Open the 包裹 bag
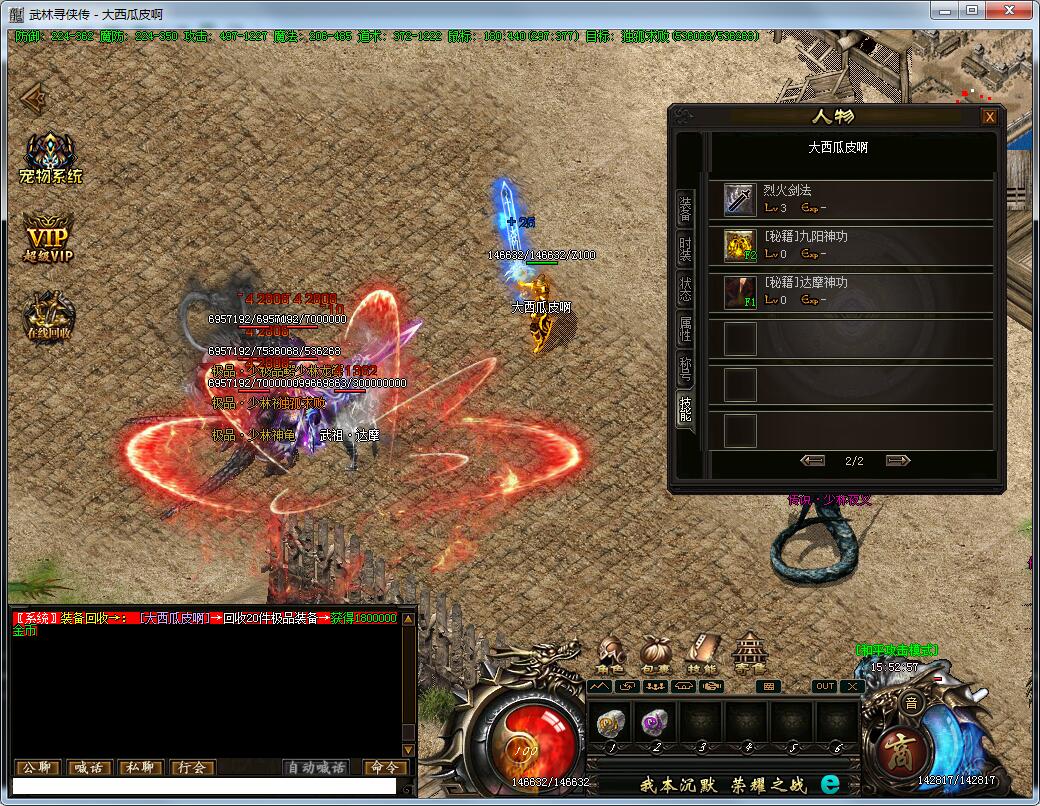Viewport: 1040px width, 806px height. [655, 654]
